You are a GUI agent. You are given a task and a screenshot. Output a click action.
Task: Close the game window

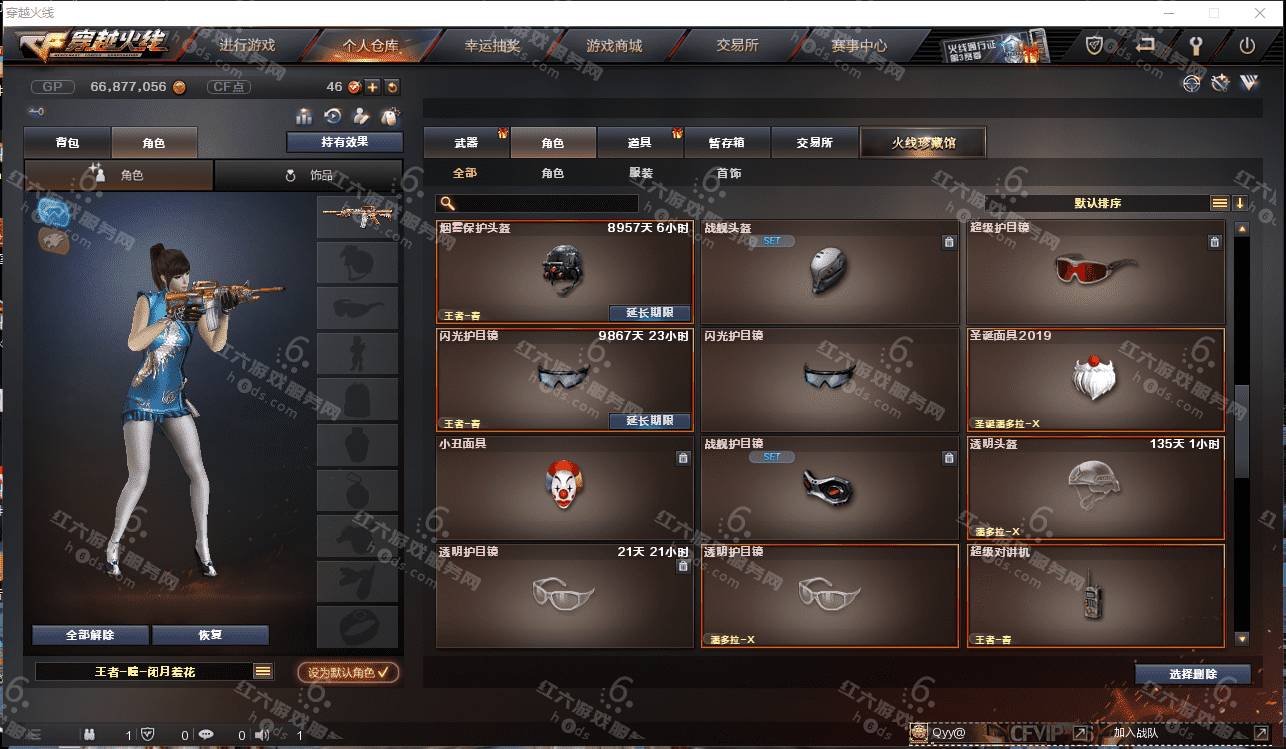(x=1261, y=13)
